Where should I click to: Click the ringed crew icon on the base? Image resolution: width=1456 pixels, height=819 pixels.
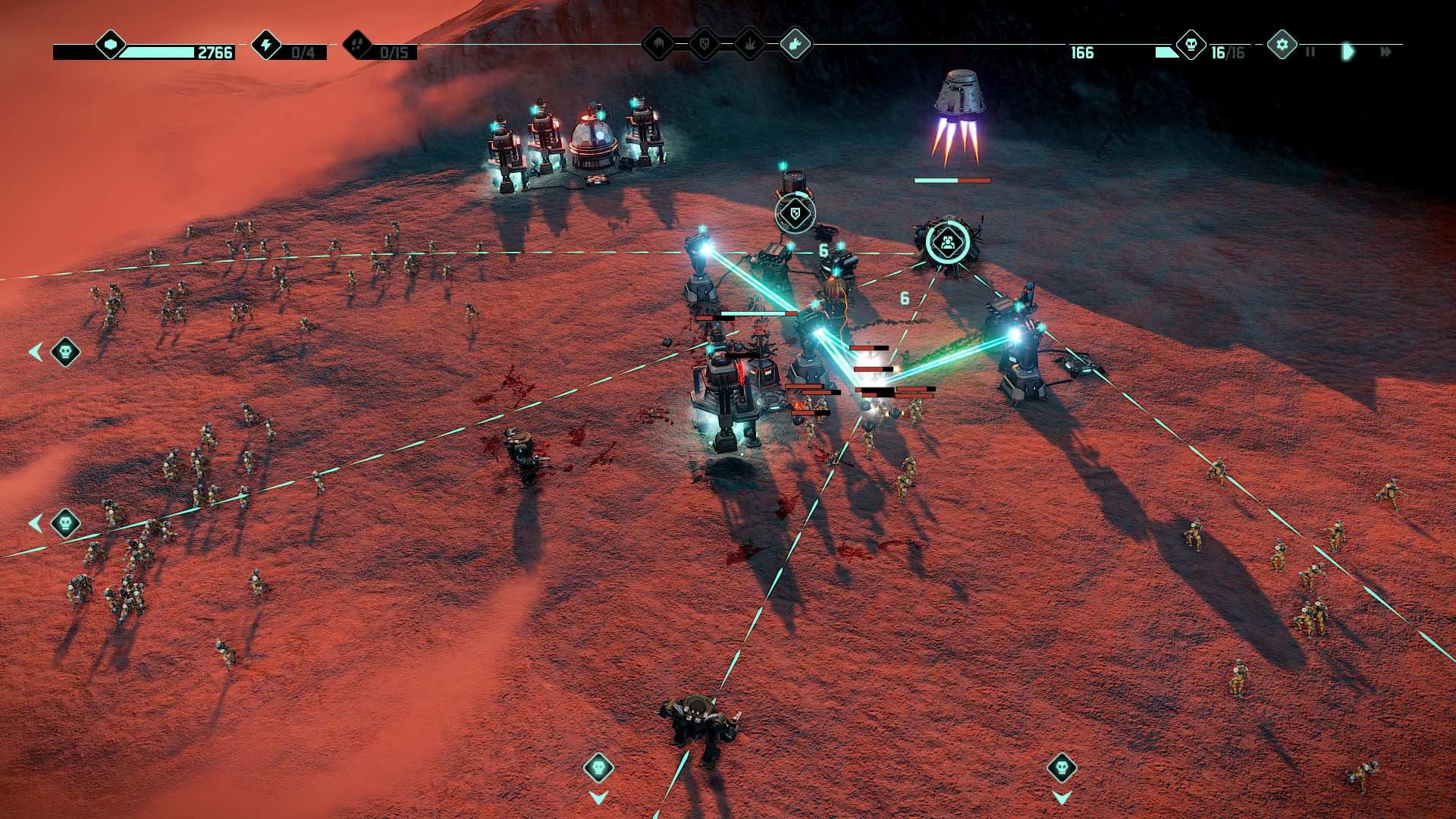[947, 243]
